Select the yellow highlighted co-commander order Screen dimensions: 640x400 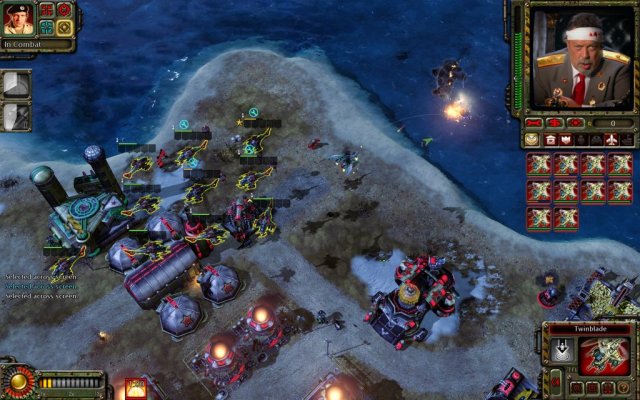(64, 27)
